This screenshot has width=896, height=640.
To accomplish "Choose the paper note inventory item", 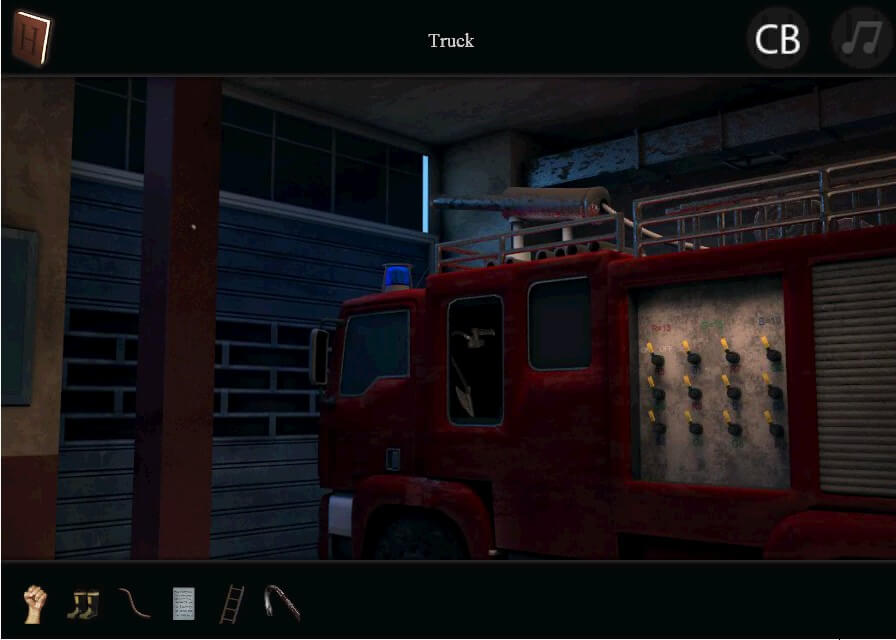I will (x=183, y=603).
